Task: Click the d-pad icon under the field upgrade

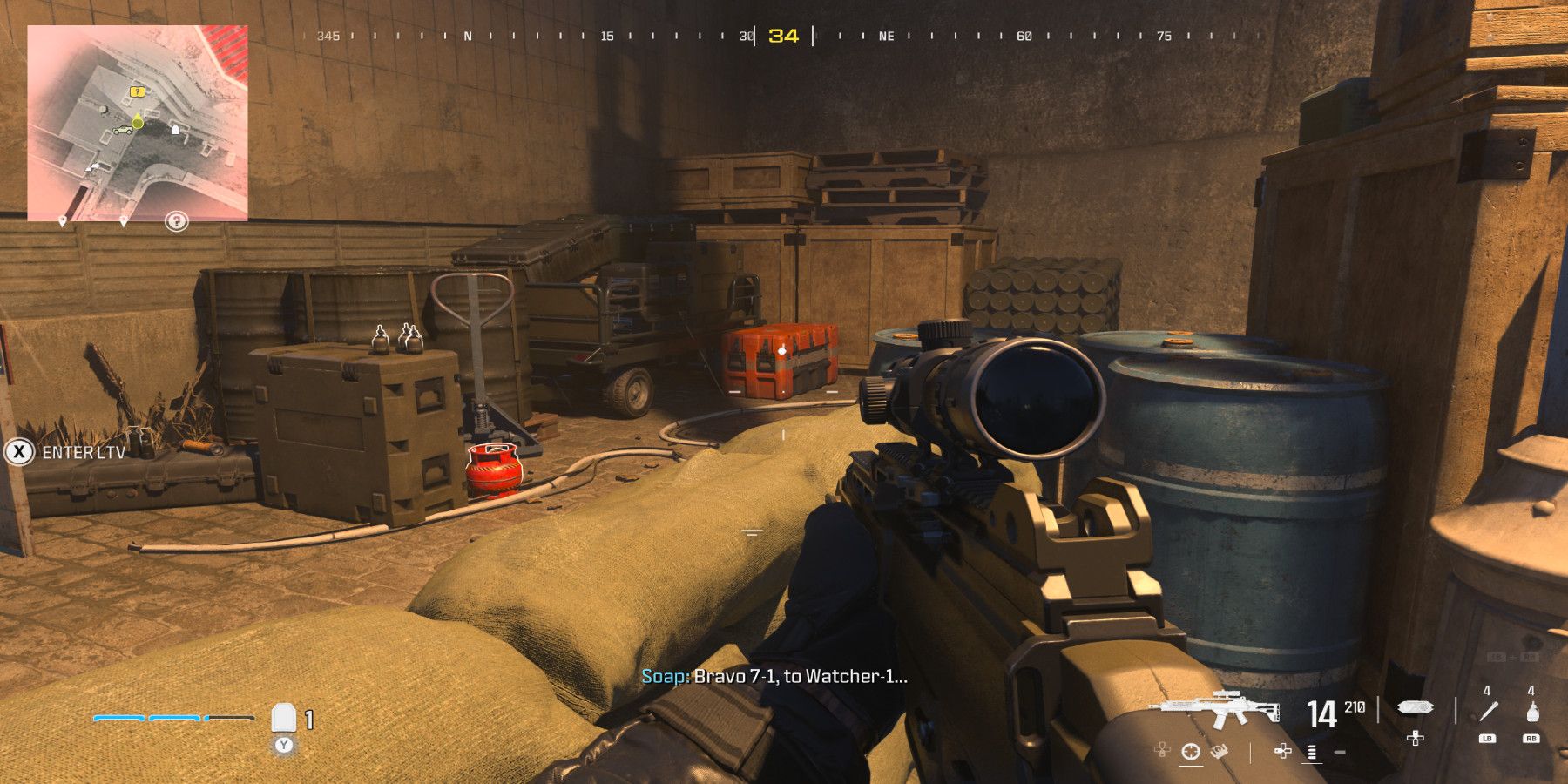Action: click(x=1415, y=740)
